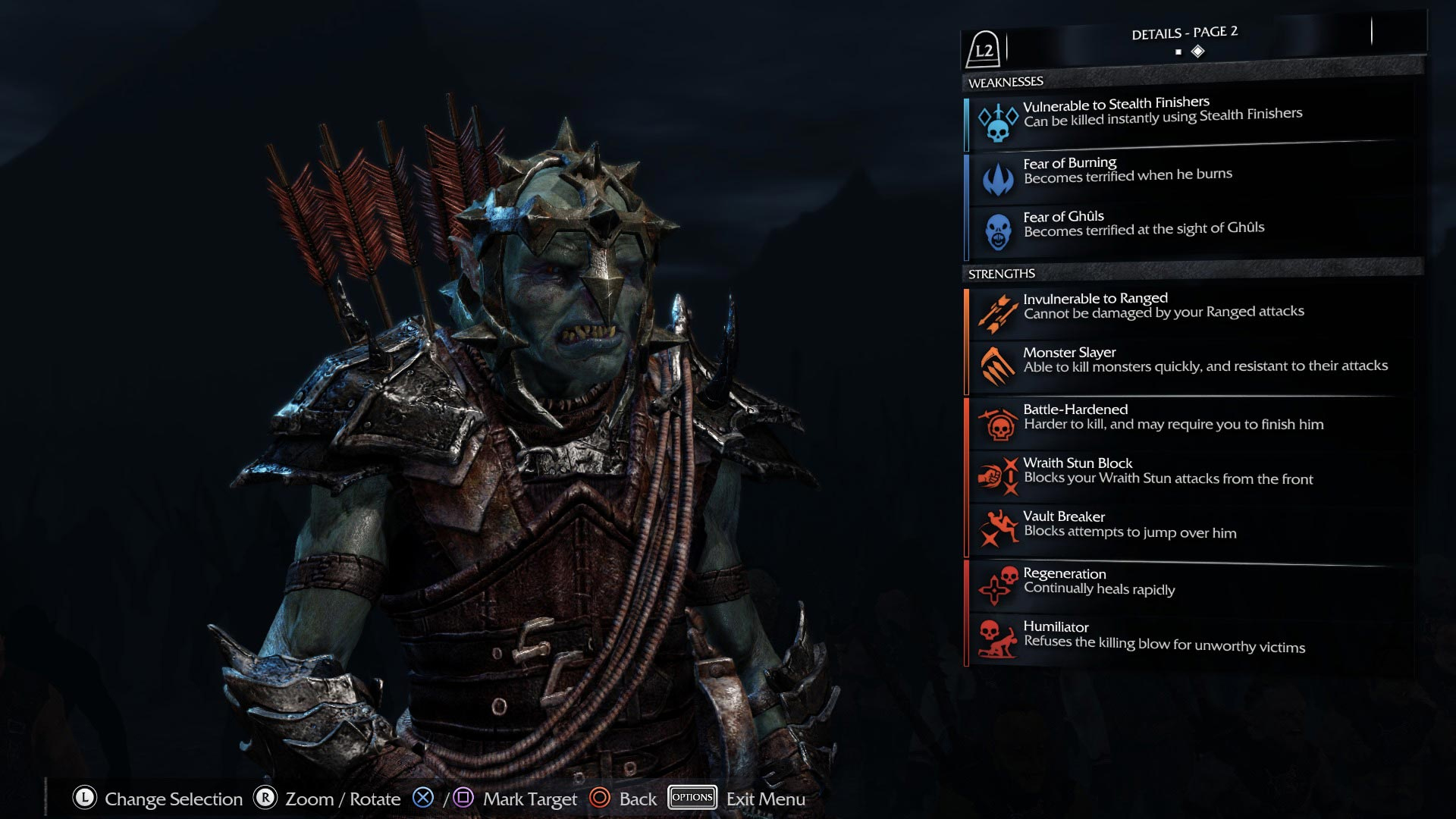Expand the Weaknesses section header
This screenshot has width=1456, height=819.
pos(1005,81)
